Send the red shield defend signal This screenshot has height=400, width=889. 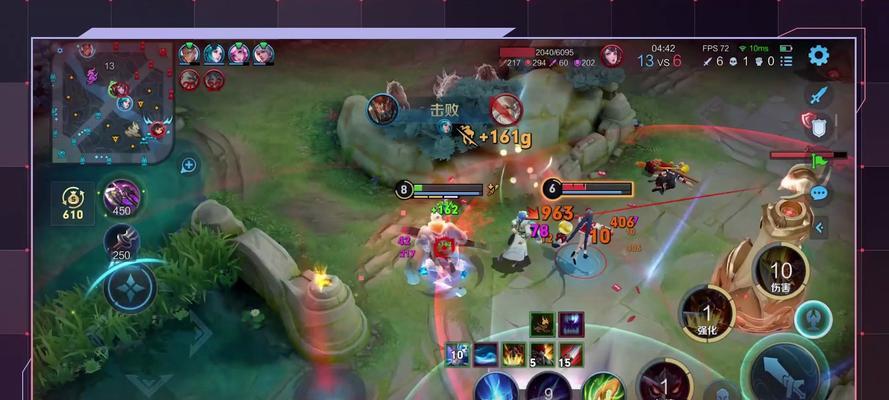(817, 125)
